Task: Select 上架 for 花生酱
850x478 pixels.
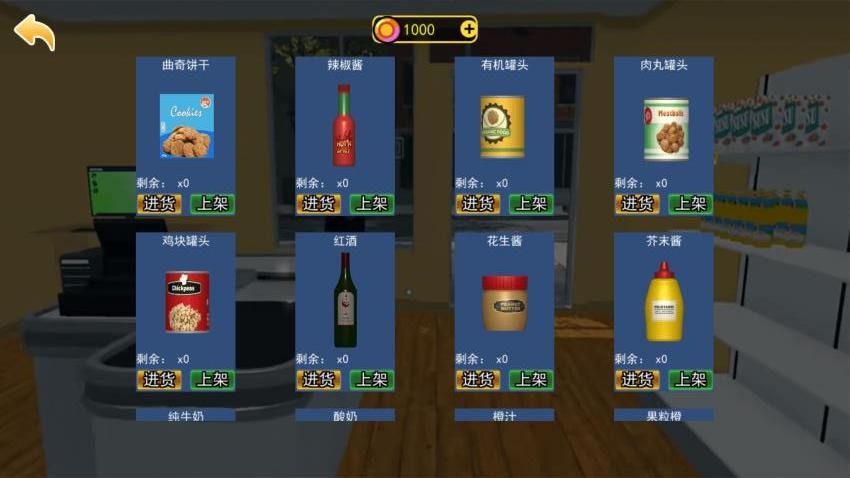Action: click(x=530, y=380)
